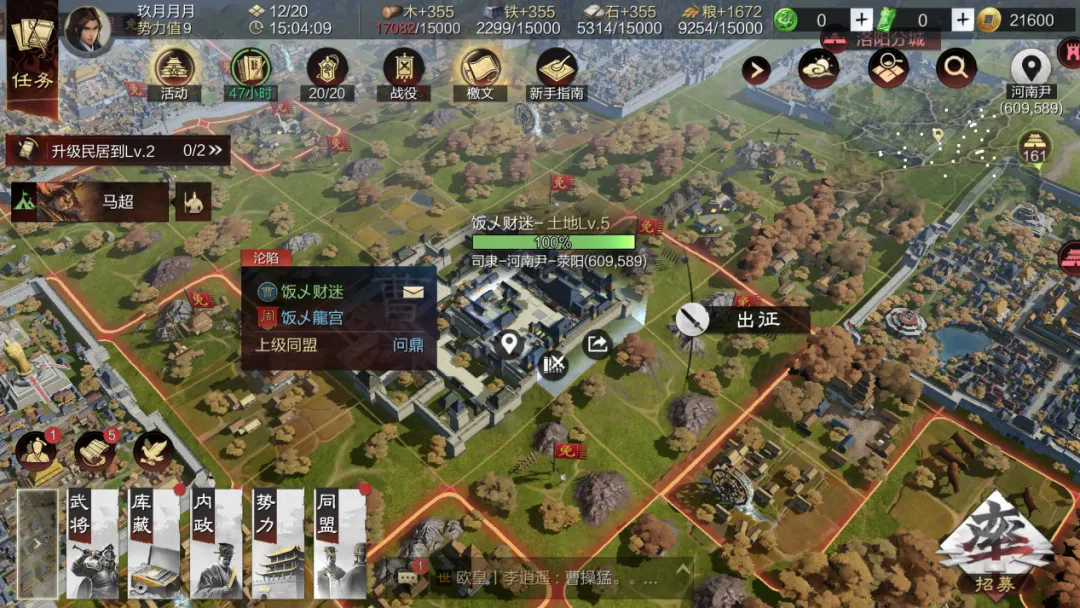Screen dimensions: 1080x608
Task: Open the 战役 campaign icon
Action: click(x=403, y=72)
